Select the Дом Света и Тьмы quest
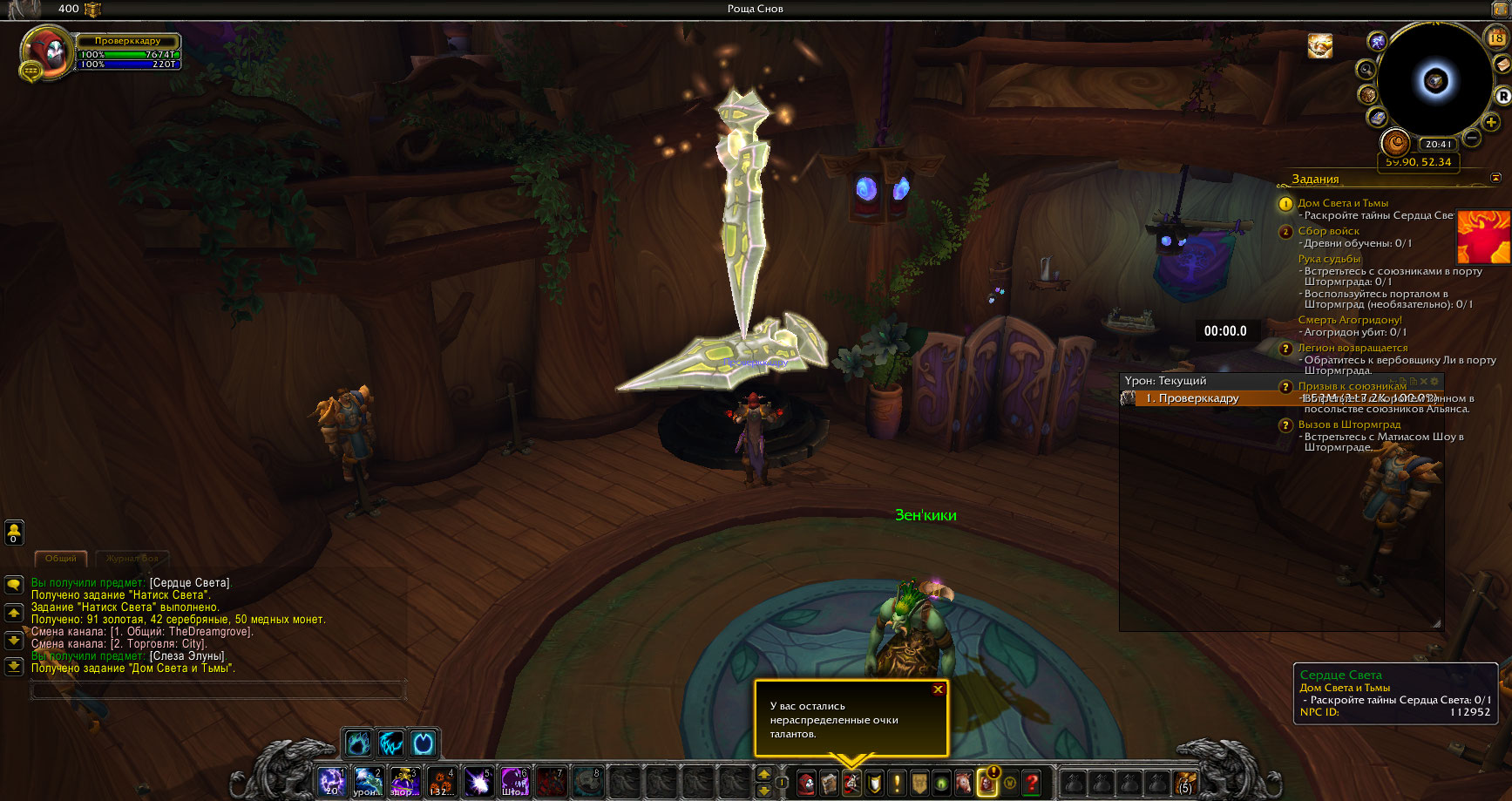The width and height of the screenshot is (1512, 801). point(1343,203)
